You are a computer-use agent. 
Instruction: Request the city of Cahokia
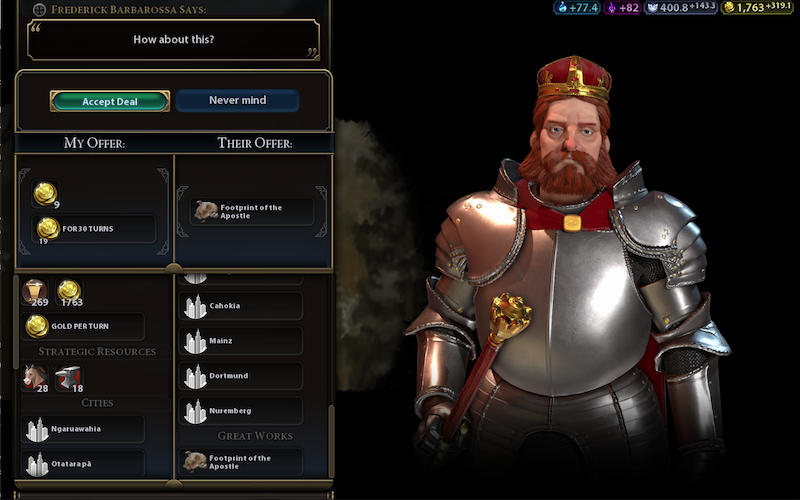241,306
